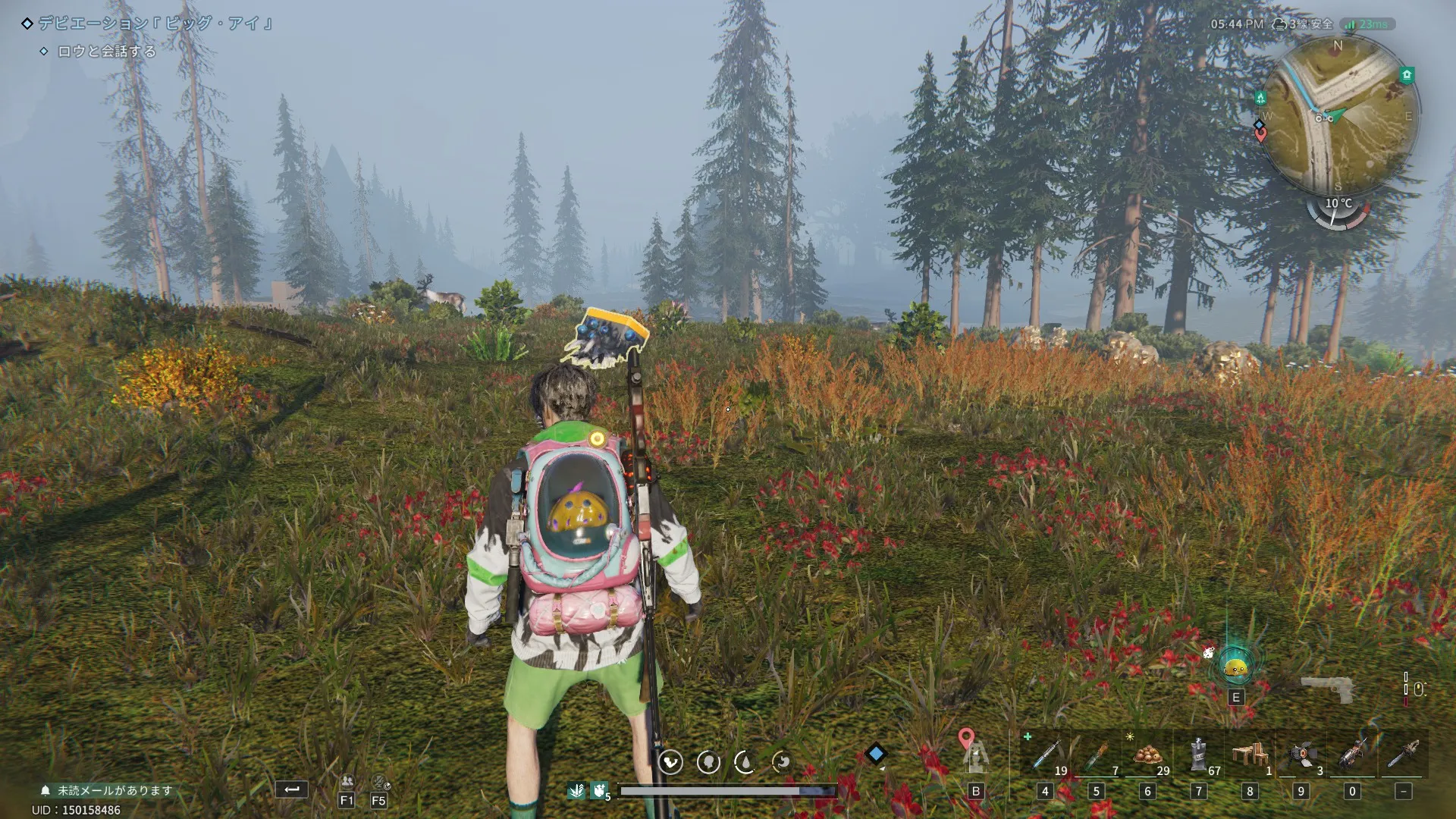Image resolution: width=1456 pixels, height=819 pixels.
Task: Open the chat with the enter-arrow button
Action: 291,789
